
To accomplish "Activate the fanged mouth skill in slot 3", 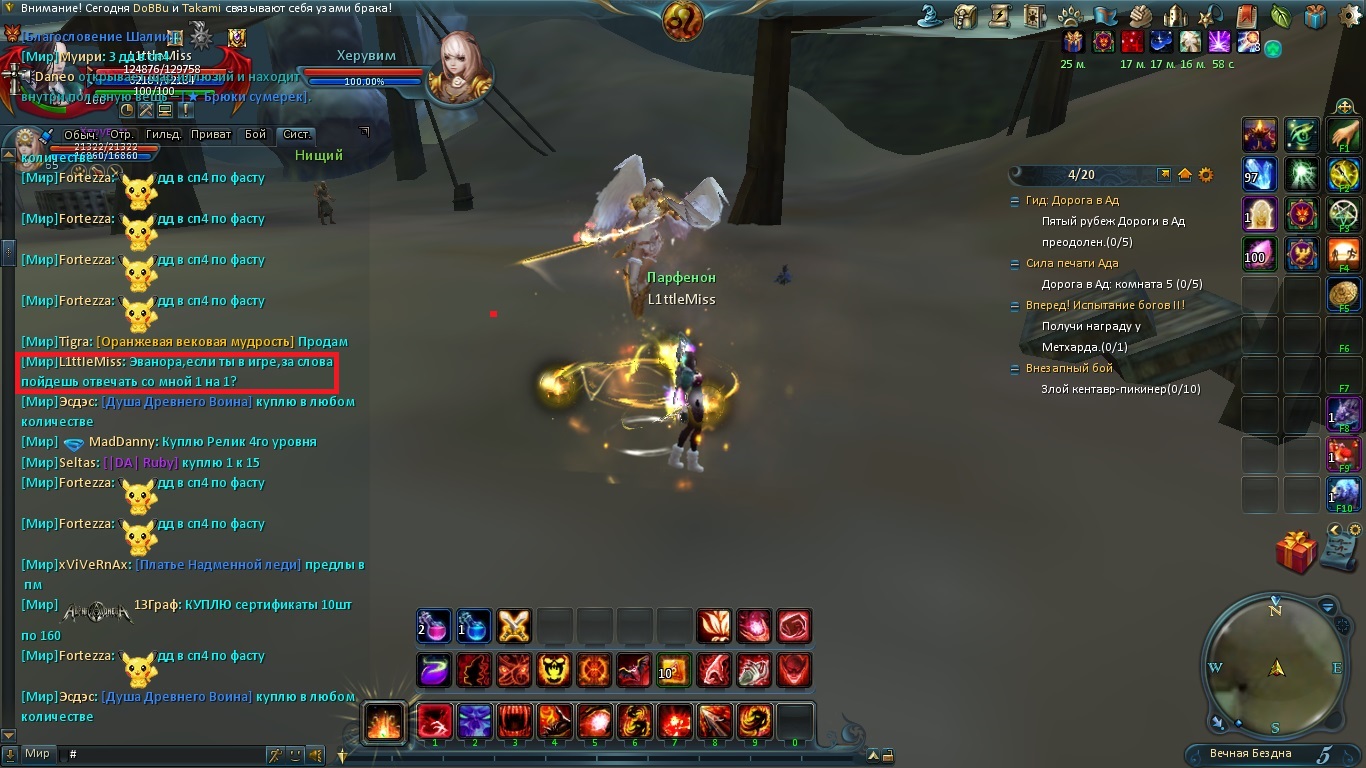I will pos(514,721).
